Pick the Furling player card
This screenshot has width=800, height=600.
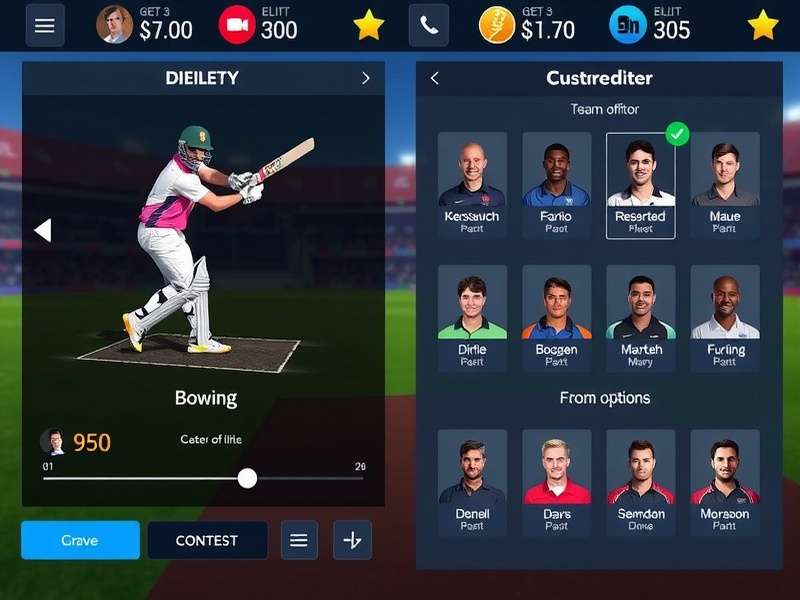725,318
